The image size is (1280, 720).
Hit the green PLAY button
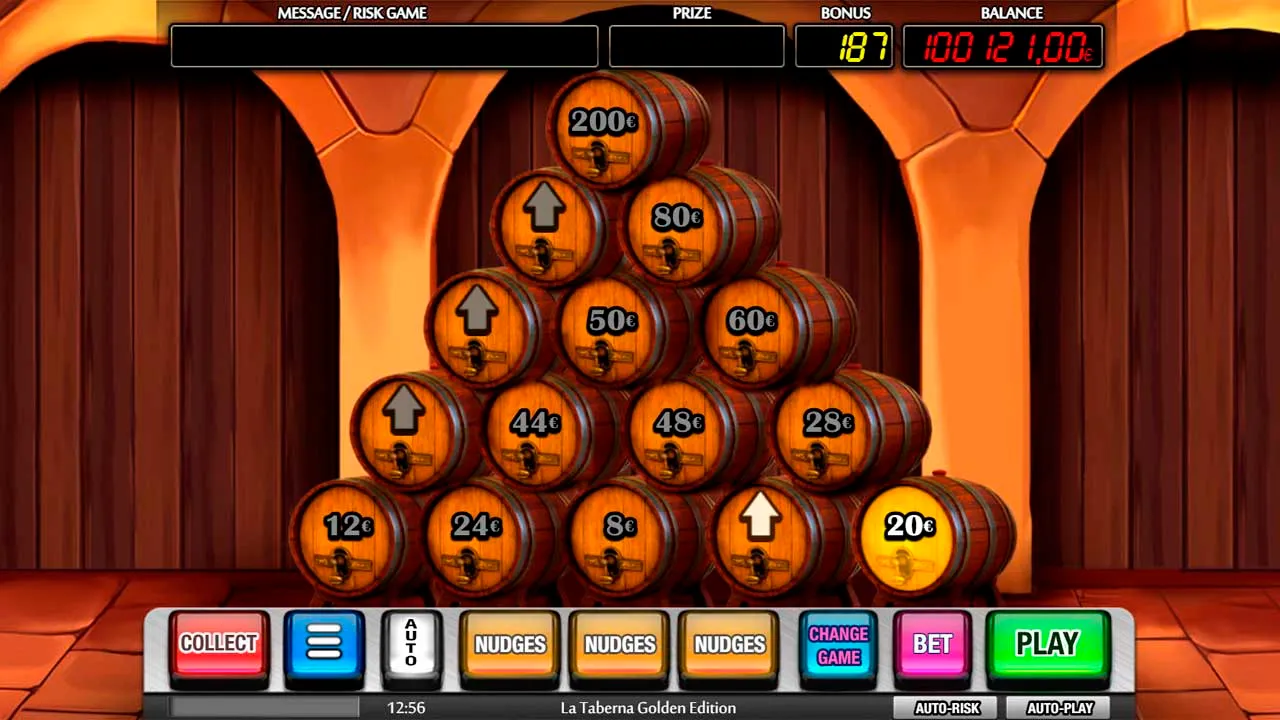click(1047, 643)
